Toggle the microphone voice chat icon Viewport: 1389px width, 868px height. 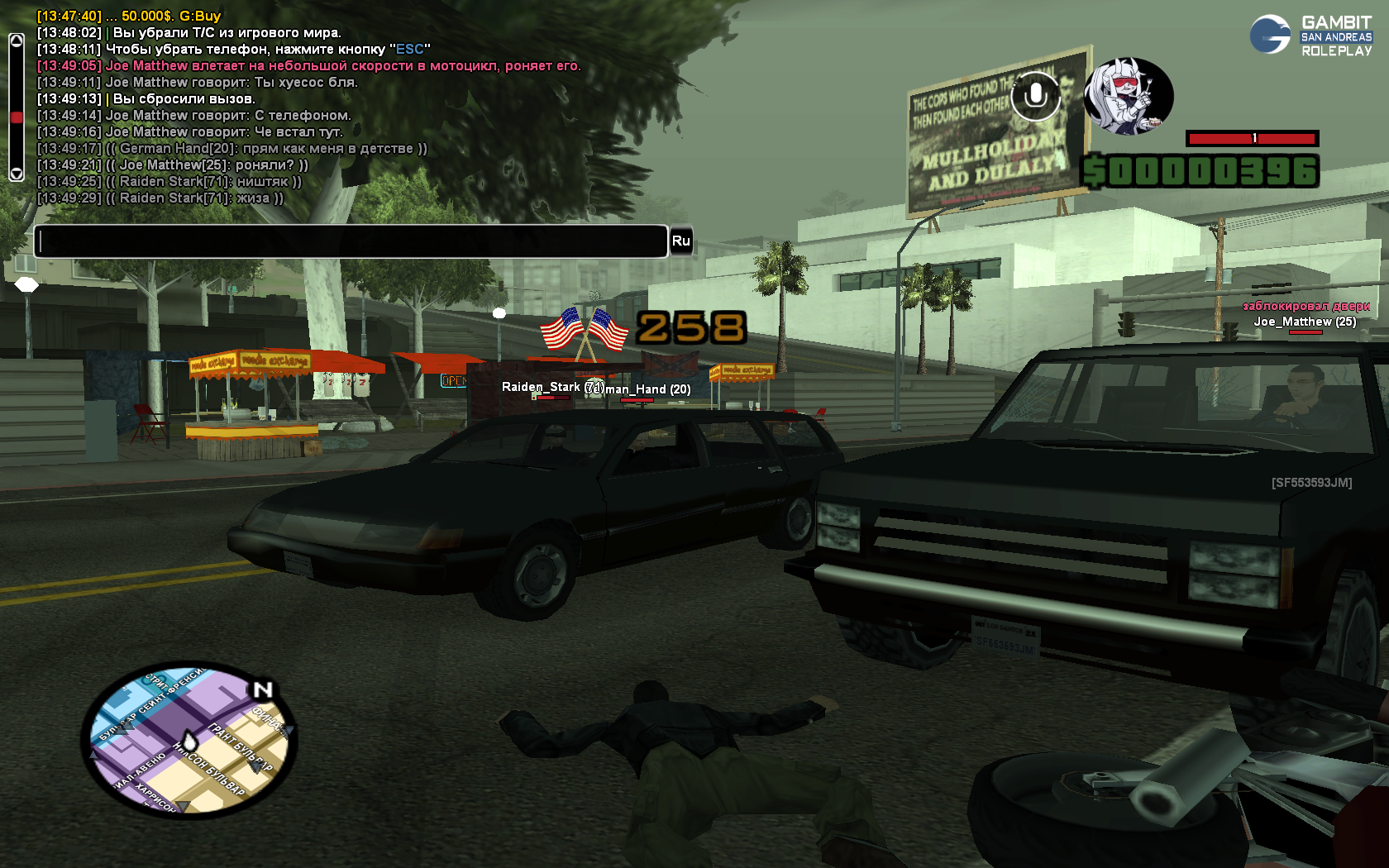[x=1035, y=96]
